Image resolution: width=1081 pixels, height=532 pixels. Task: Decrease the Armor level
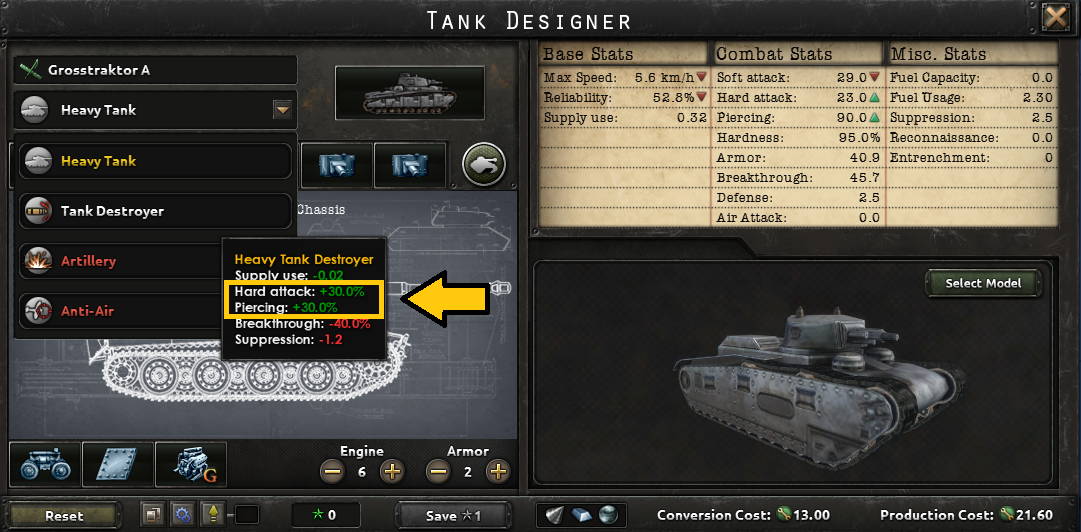click(x=436, y=471)
